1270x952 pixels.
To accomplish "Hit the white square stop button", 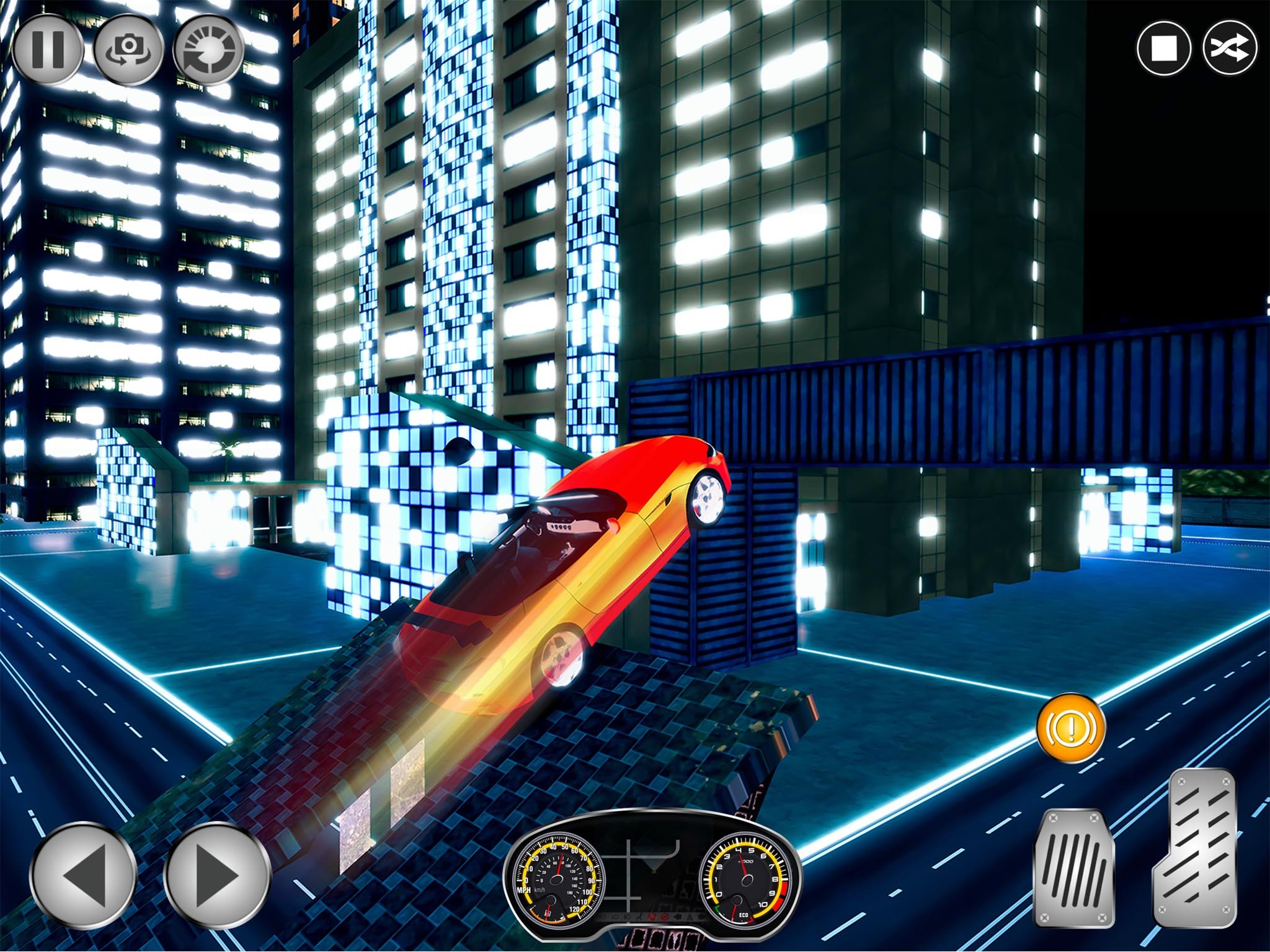I will coord(1164,49).
